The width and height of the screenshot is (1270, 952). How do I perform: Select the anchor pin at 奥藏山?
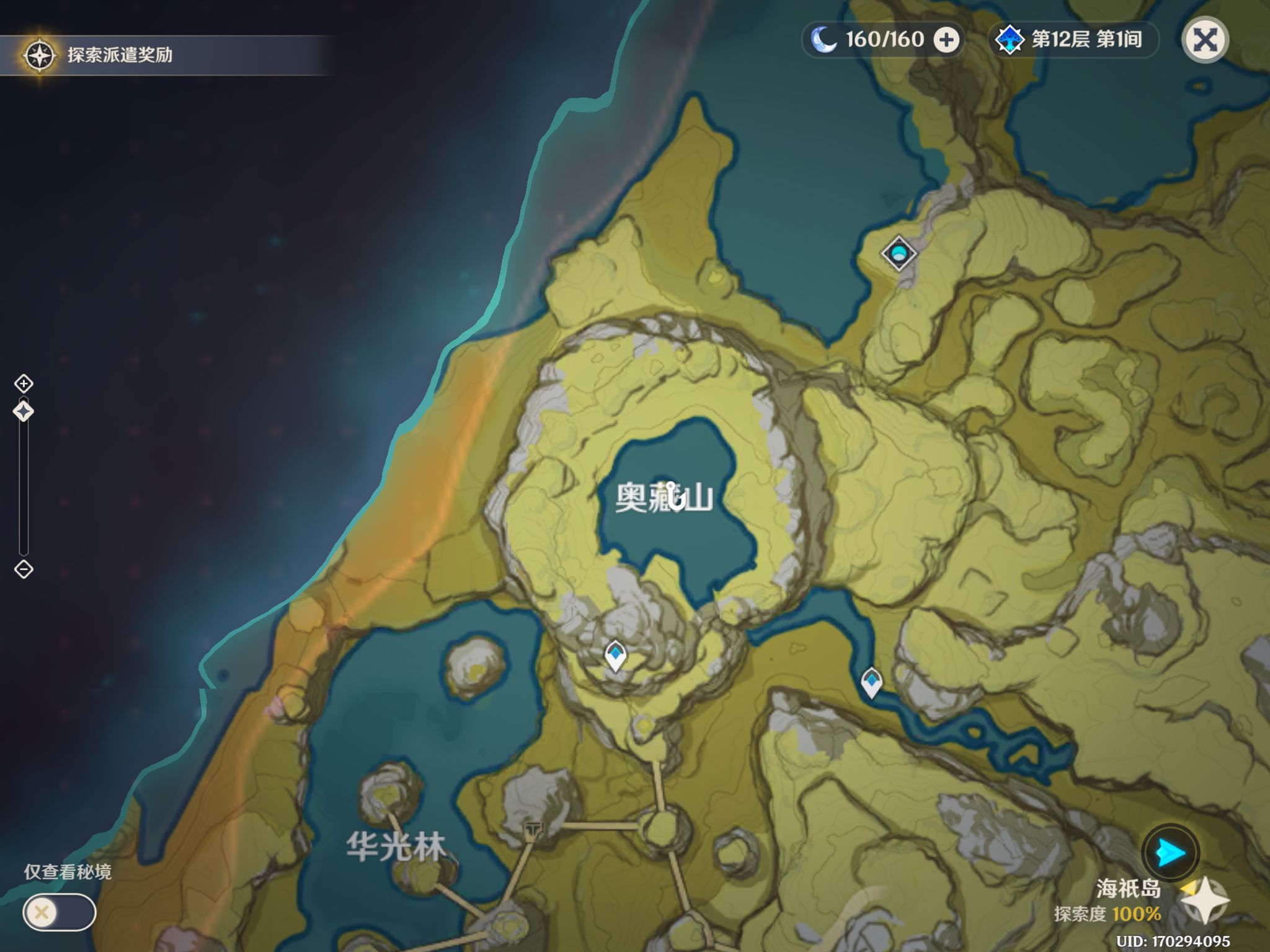point(674,496)
